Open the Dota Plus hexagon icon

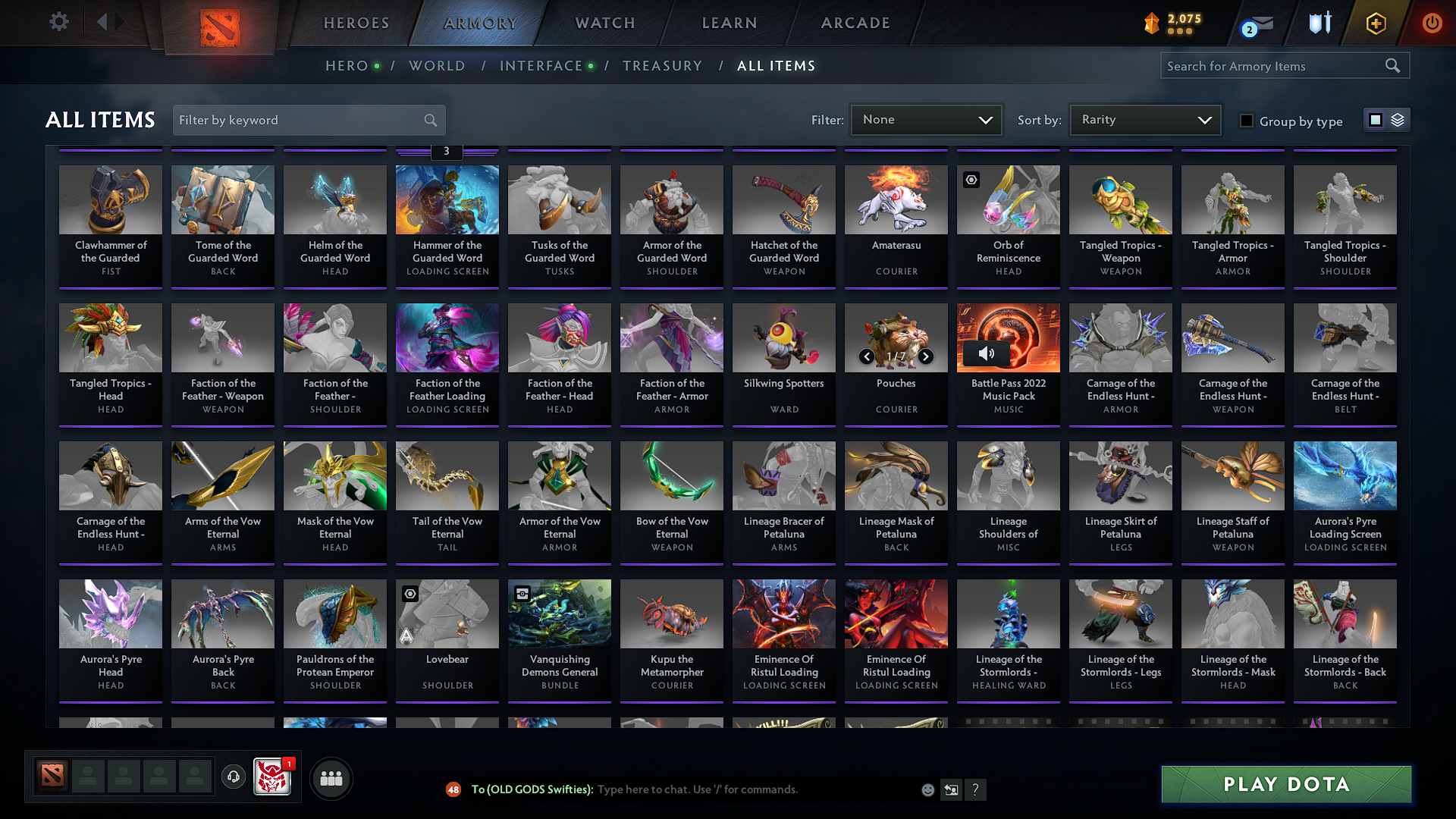pos(1376,23)
